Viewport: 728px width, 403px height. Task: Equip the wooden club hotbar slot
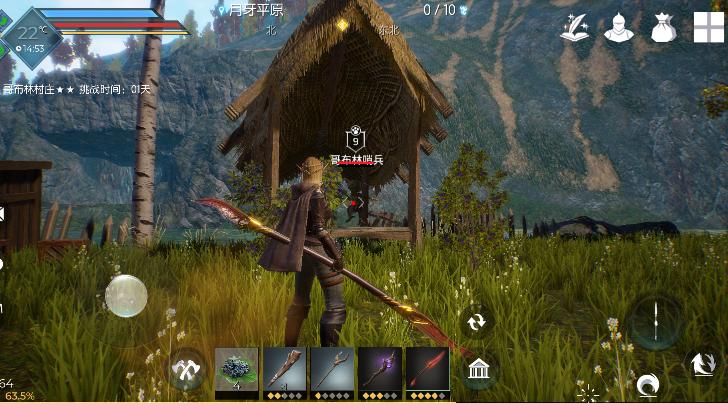click(284, 369)
